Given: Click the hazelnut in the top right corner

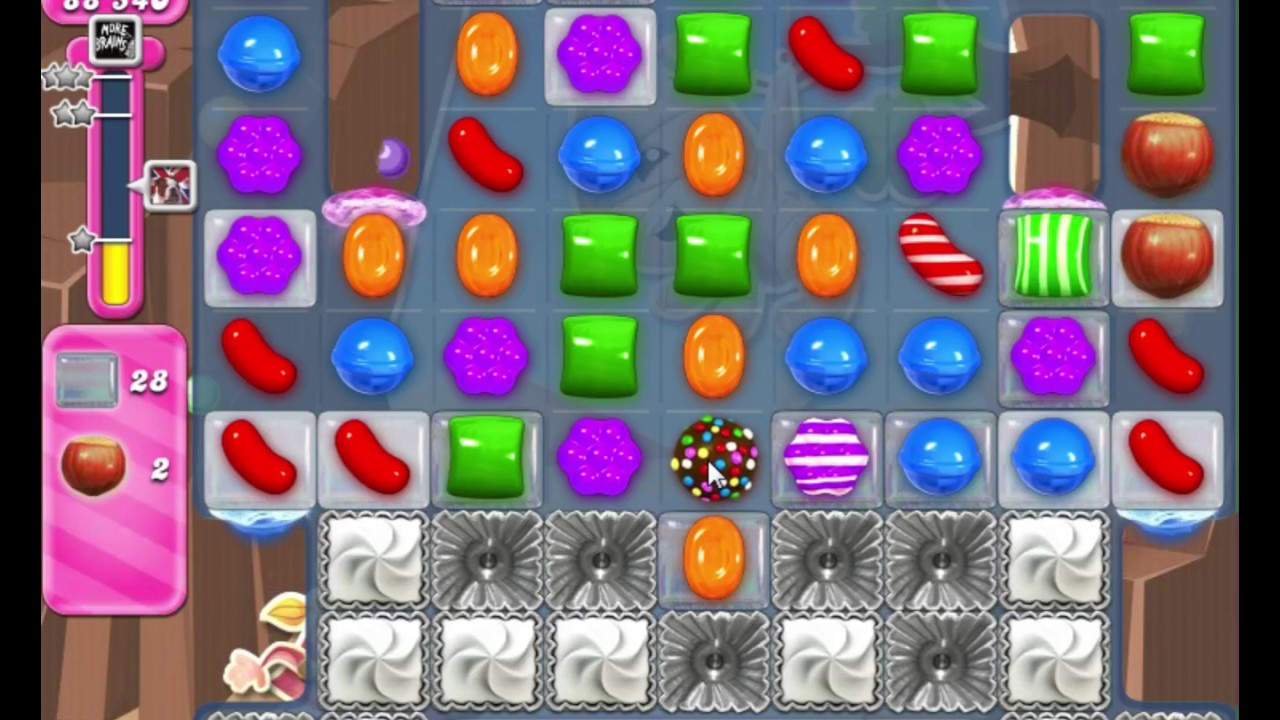Looking at the screenshot, I should pos(1167,155).
